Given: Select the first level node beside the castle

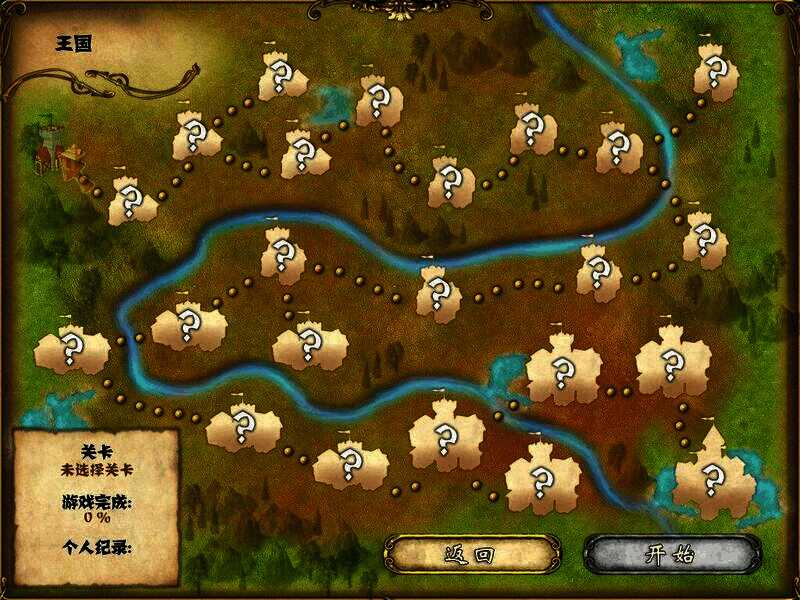Looking at the screenshot, I should point(131,201).
